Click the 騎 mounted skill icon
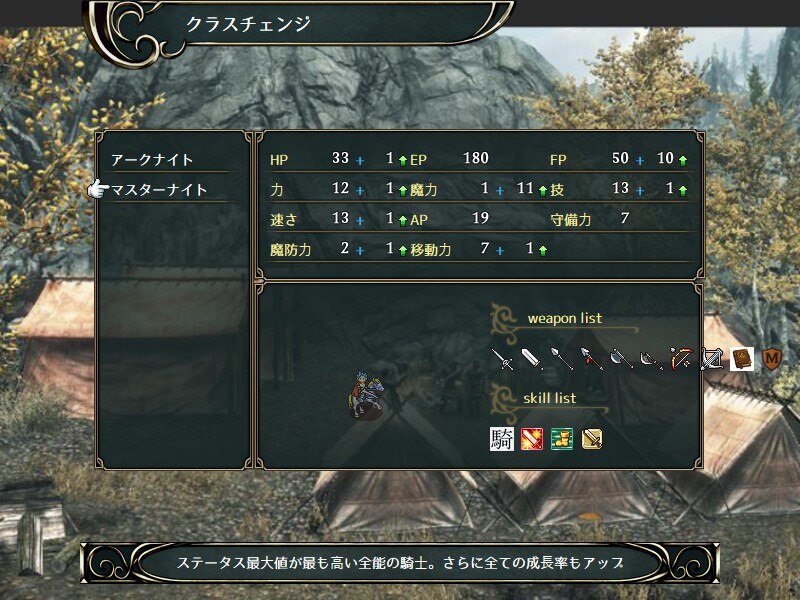Screen dimensions: 800x600 (502, 439)
